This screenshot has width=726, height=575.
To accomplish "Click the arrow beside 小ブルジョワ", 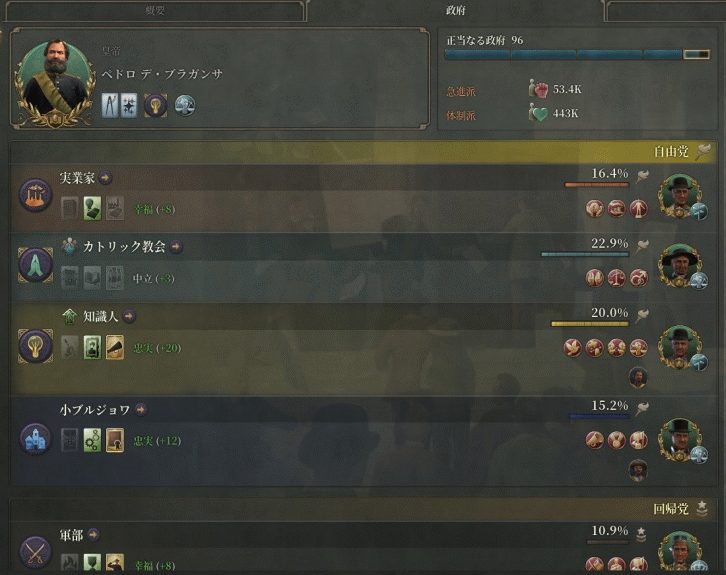I will 141,409.
